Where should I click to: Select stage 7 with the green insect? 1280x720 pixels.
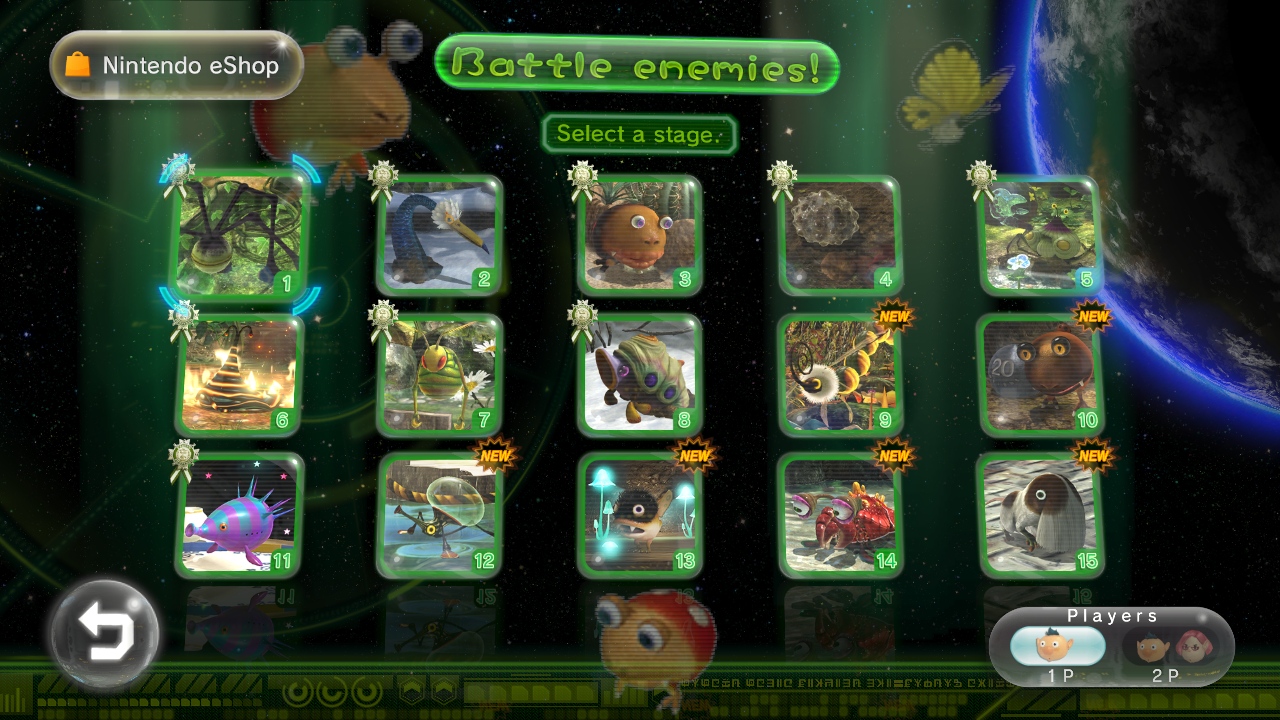[x=440, y=376]
